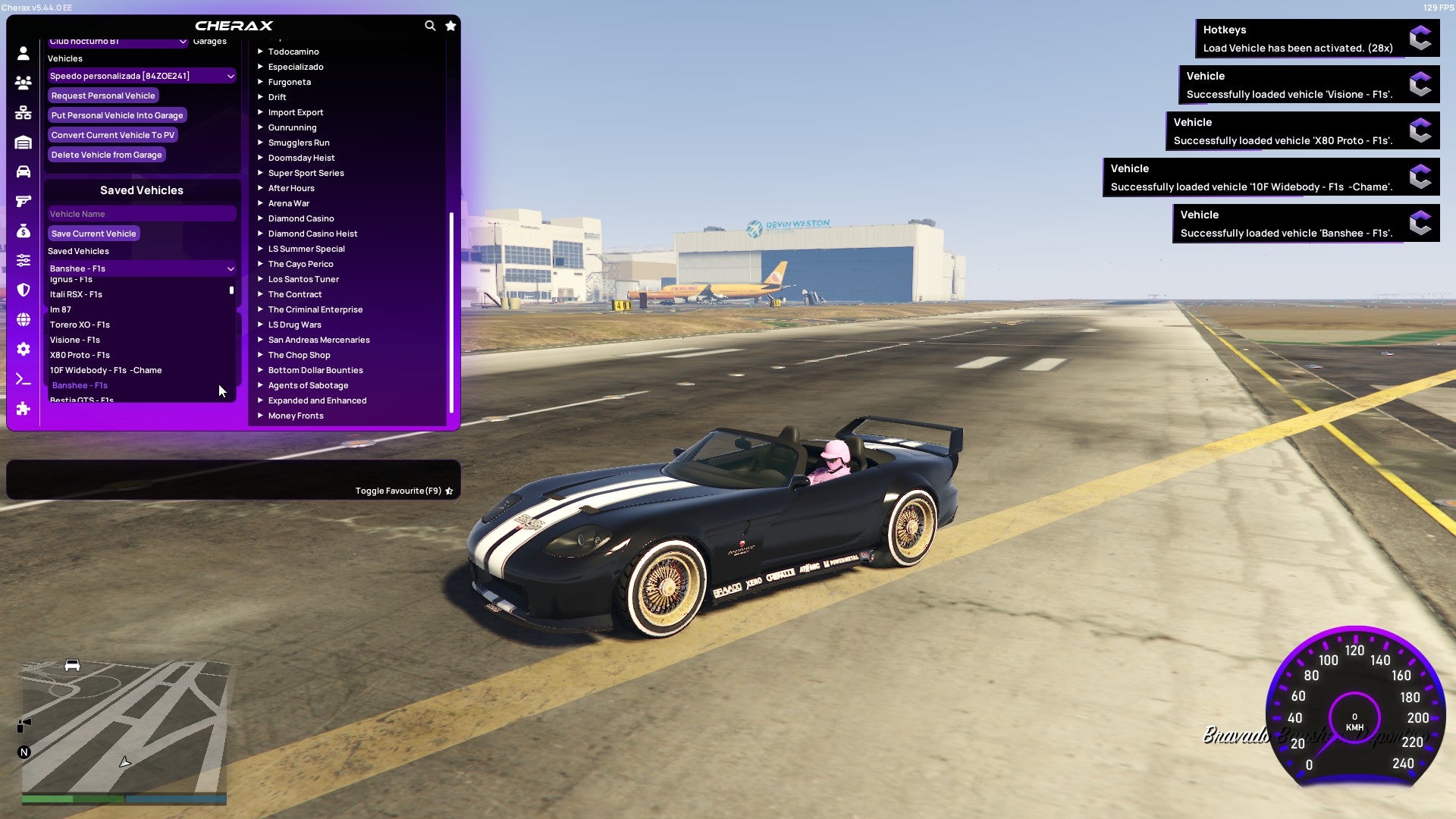Click the Save Current Vehicle button

click(x=93, y=233)
